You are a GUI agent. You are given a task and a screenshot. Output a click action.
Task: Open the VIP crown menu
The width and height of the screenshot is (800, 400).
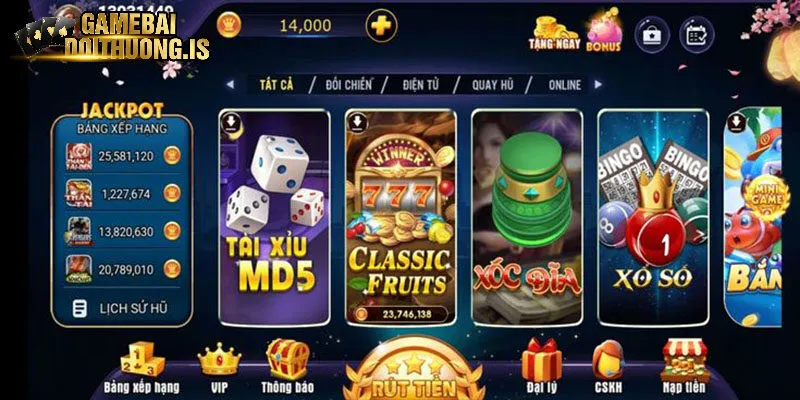point(218,366)
